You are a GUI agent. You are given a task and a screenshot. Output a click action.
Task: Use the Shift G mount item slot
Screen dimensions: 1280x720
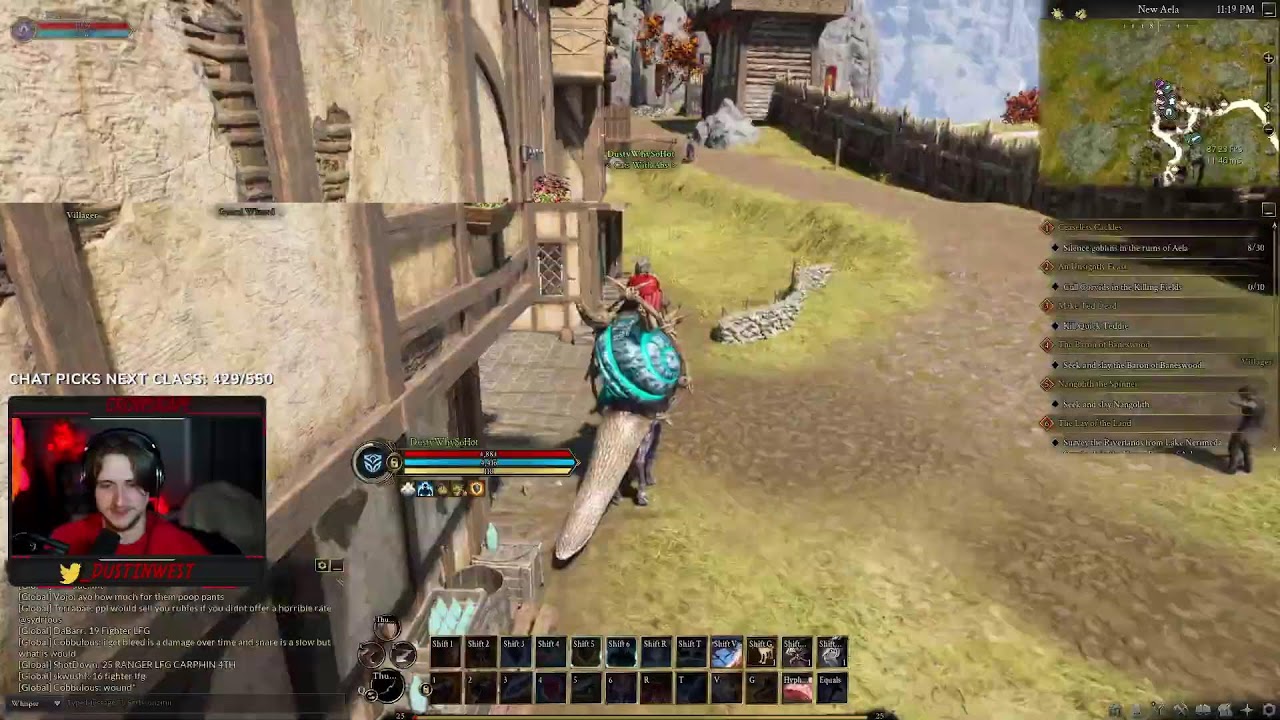pyautogui.click(x=761, y=652)
